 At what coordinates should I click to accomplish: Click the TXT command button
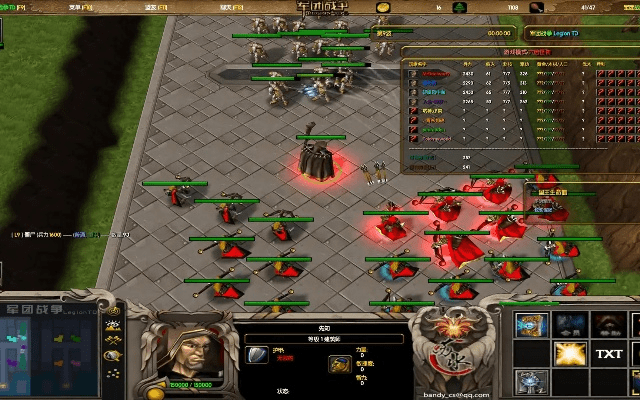609,353
